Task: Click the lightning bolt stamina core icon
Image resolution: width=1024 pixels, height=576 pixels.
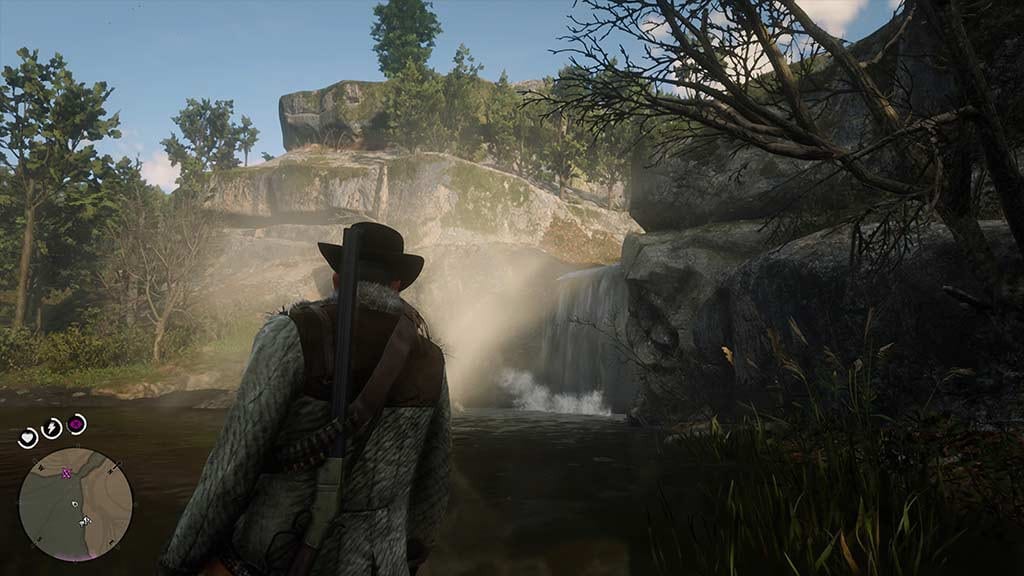Action: (51, 428)
